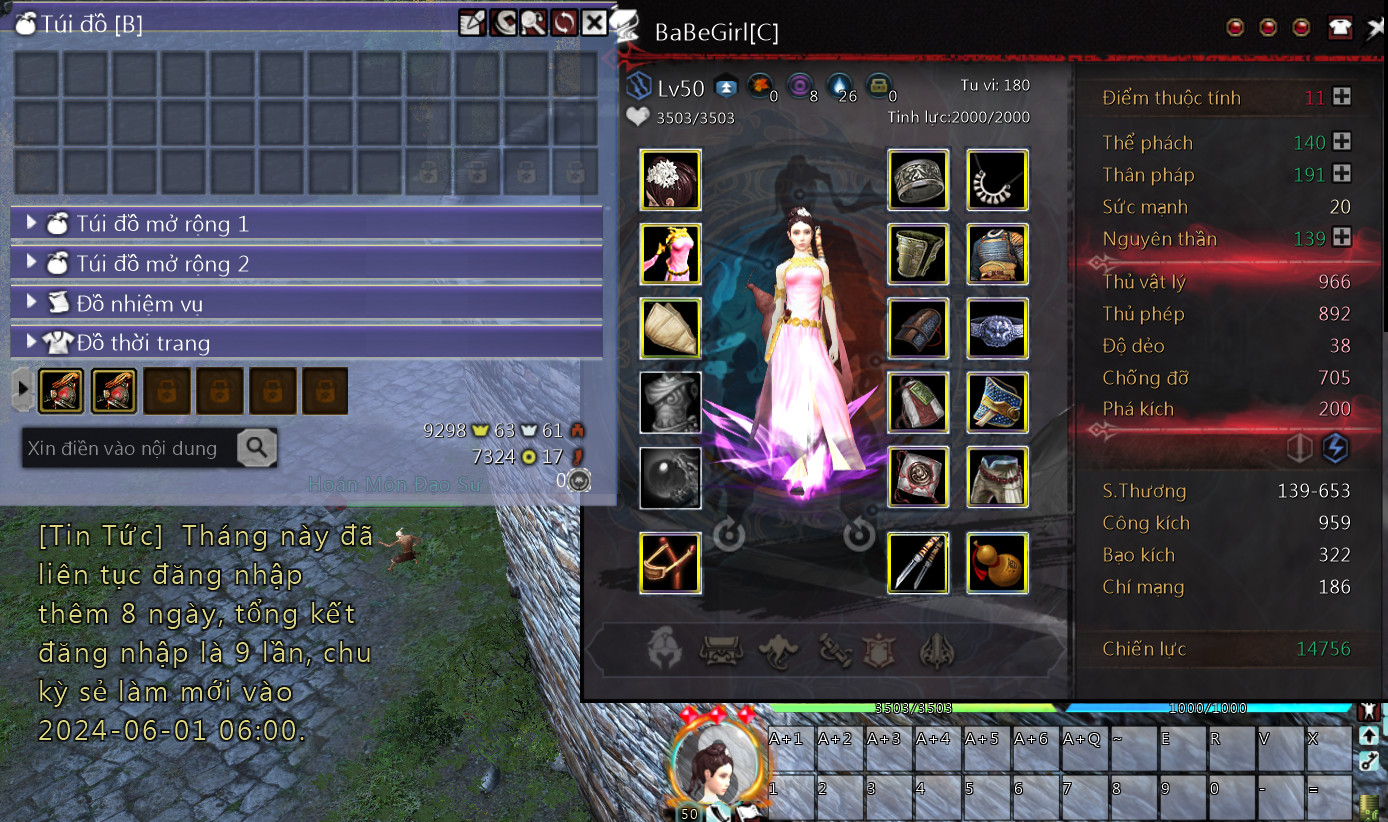Click the magnifying glass search button
1388x822 pixels.
pos(256,448)
